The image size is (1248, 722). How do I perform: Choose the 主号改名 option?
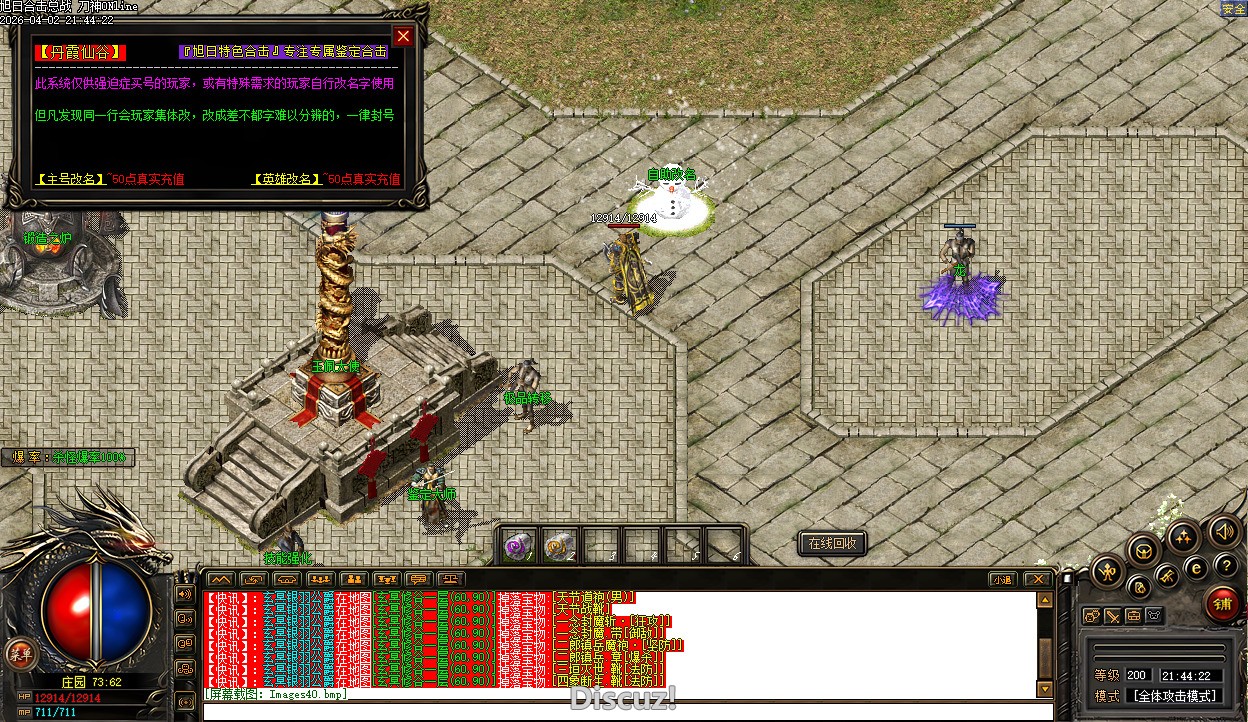coord(71,179)
